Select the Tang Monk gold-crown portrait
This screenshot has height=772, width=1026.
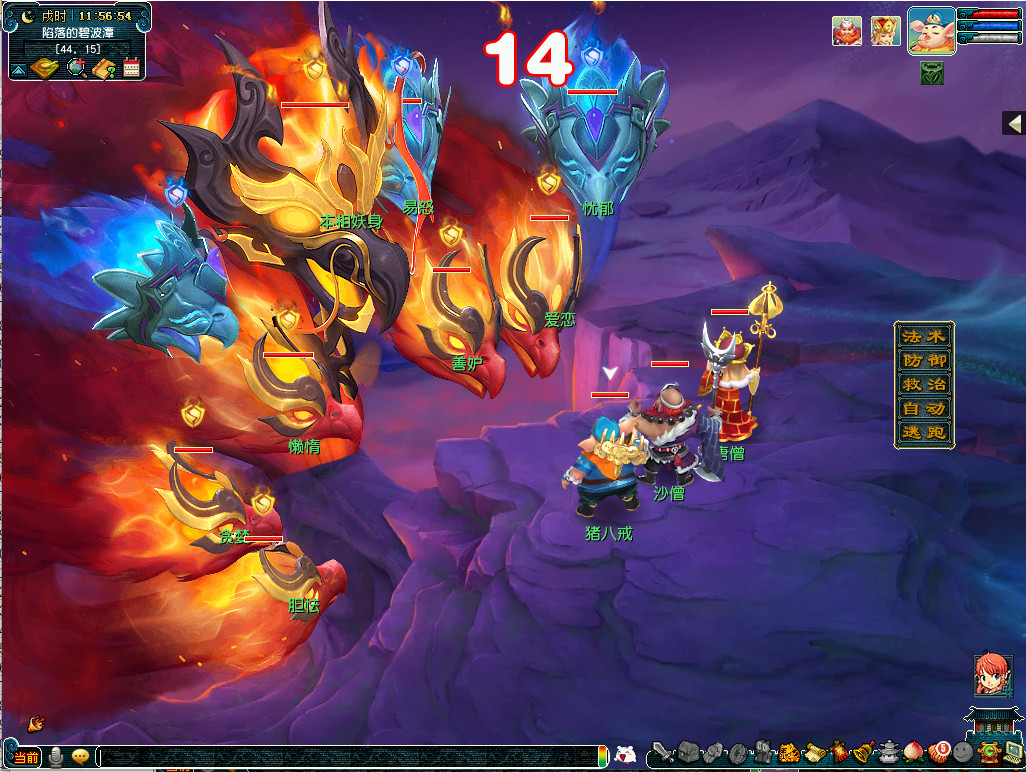885,31
